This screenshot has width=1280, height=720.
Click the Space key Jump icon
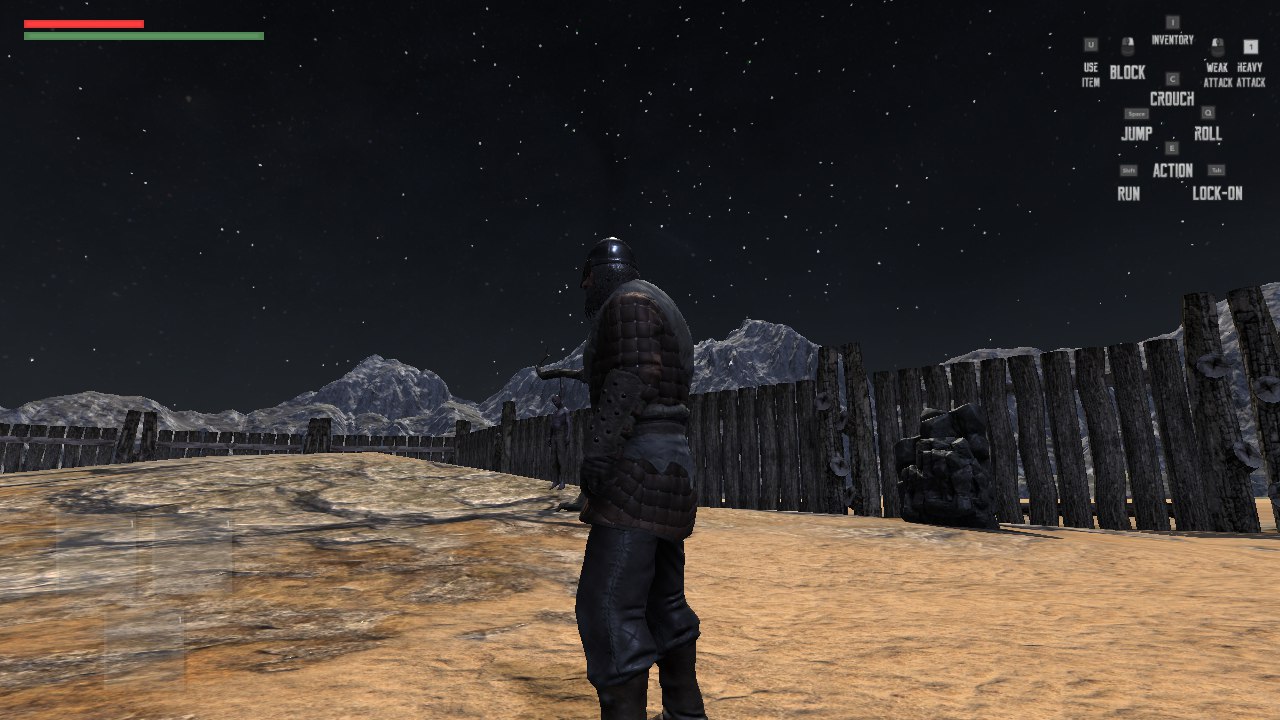pos(1137,114)
